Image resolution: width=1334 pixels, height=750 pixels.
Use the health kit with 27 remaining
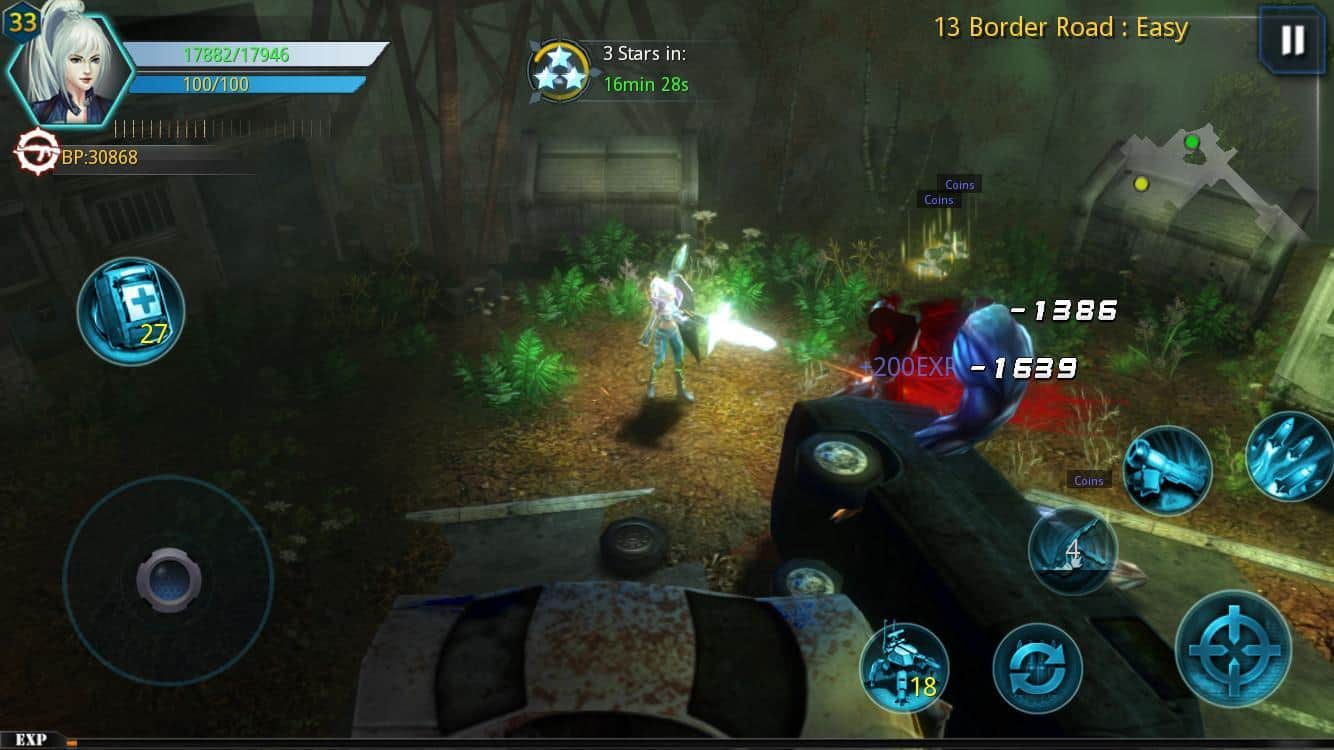(130, 311)
